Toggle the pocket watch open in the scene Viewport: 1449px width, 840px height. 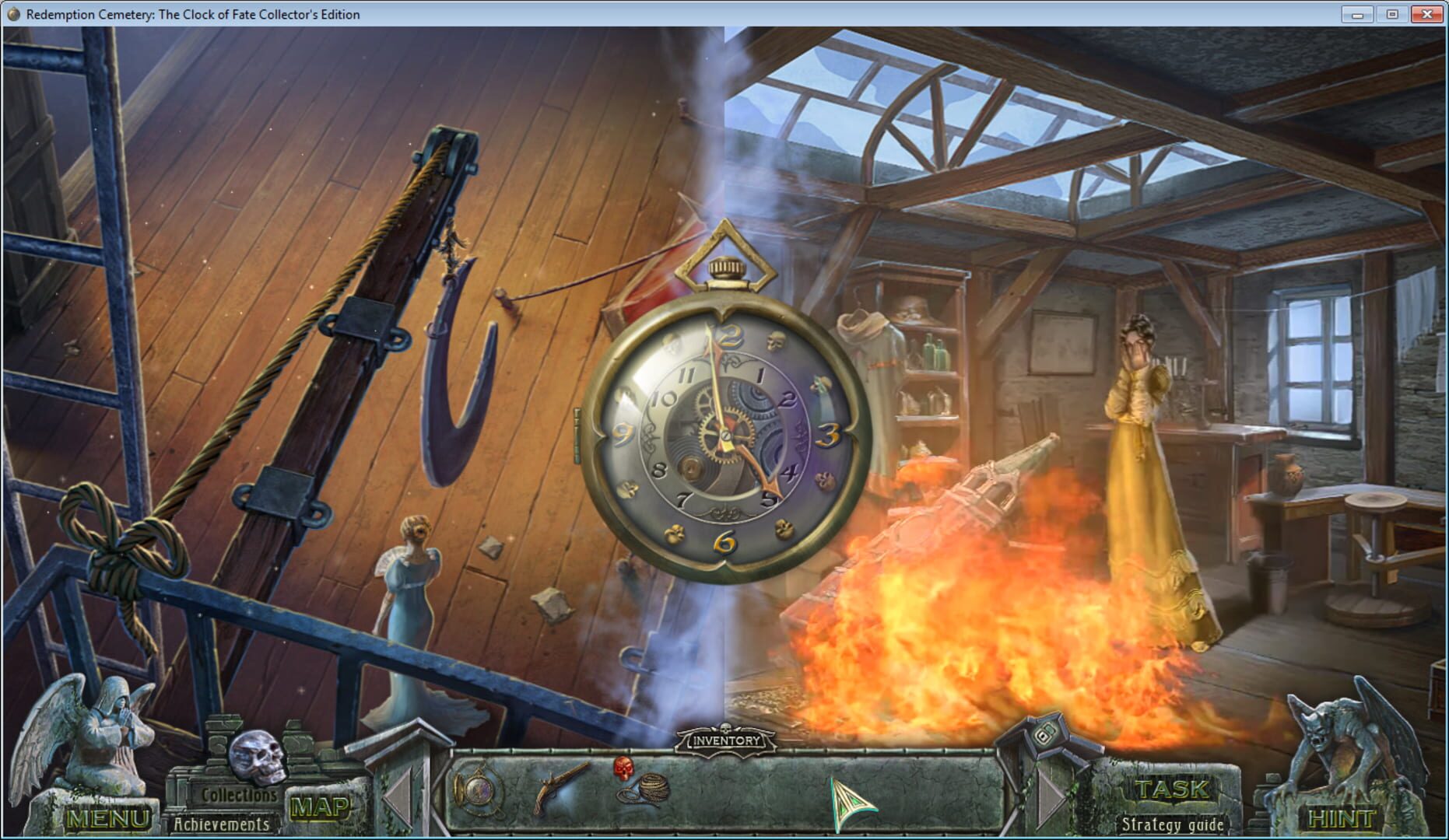point(724,436)
